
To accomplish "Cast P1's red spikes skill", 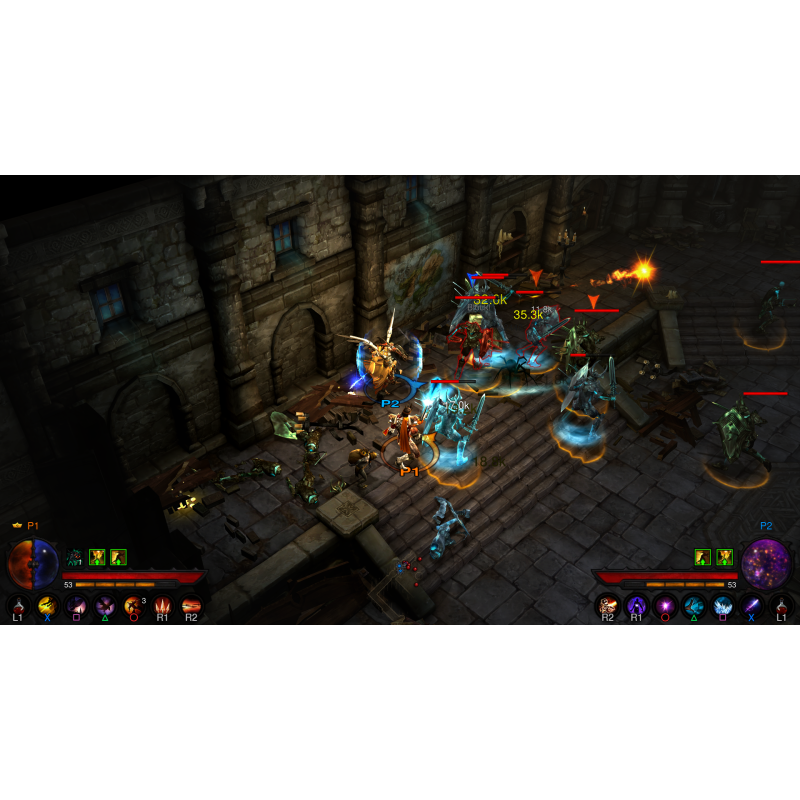I will (162, 605).
